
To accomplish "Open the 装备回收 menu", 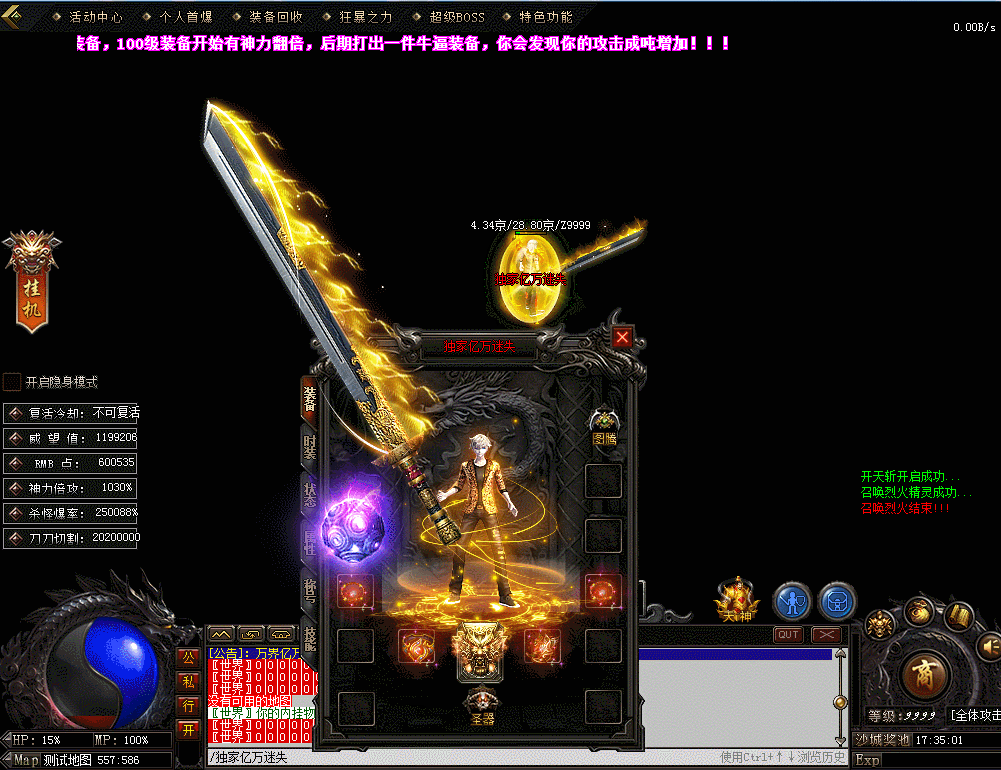I will click(275, 17).
